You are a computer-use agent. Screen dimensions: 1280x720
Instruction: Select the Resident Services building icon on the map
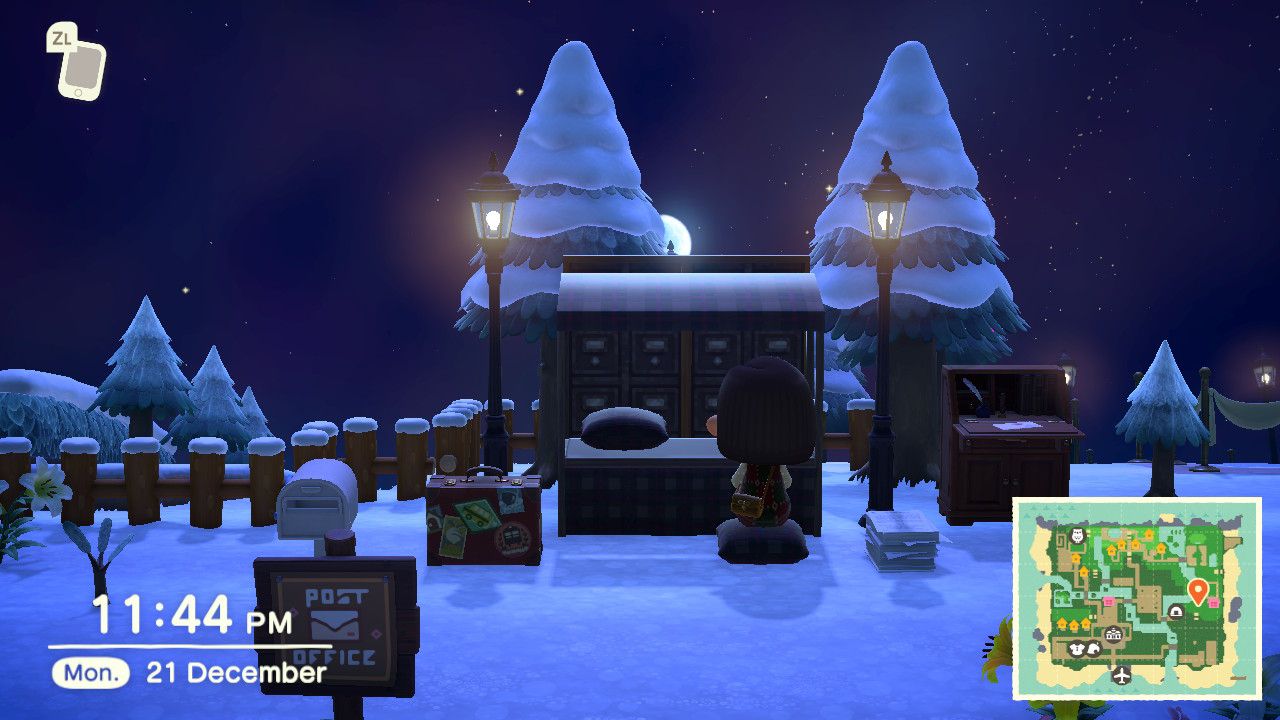[x=1113, y=633]
